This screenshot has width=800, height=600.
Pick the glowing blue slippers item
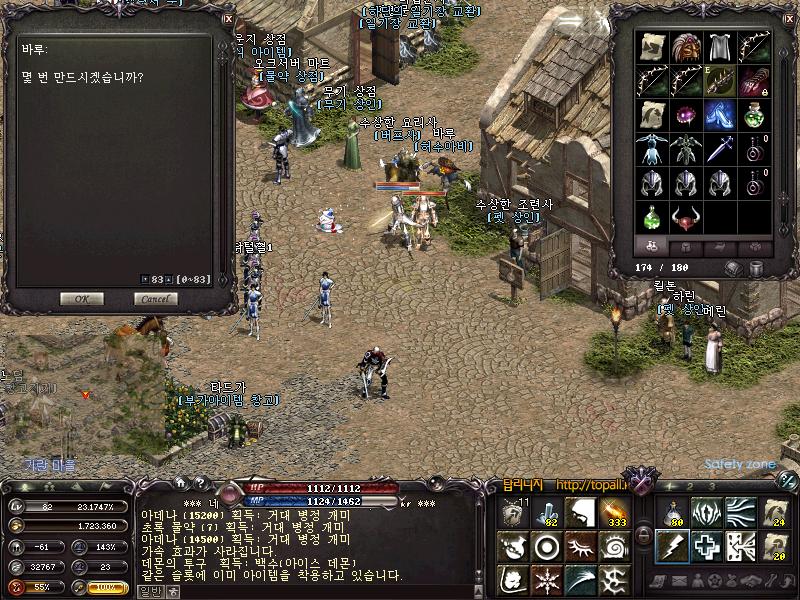click(719, 115)
